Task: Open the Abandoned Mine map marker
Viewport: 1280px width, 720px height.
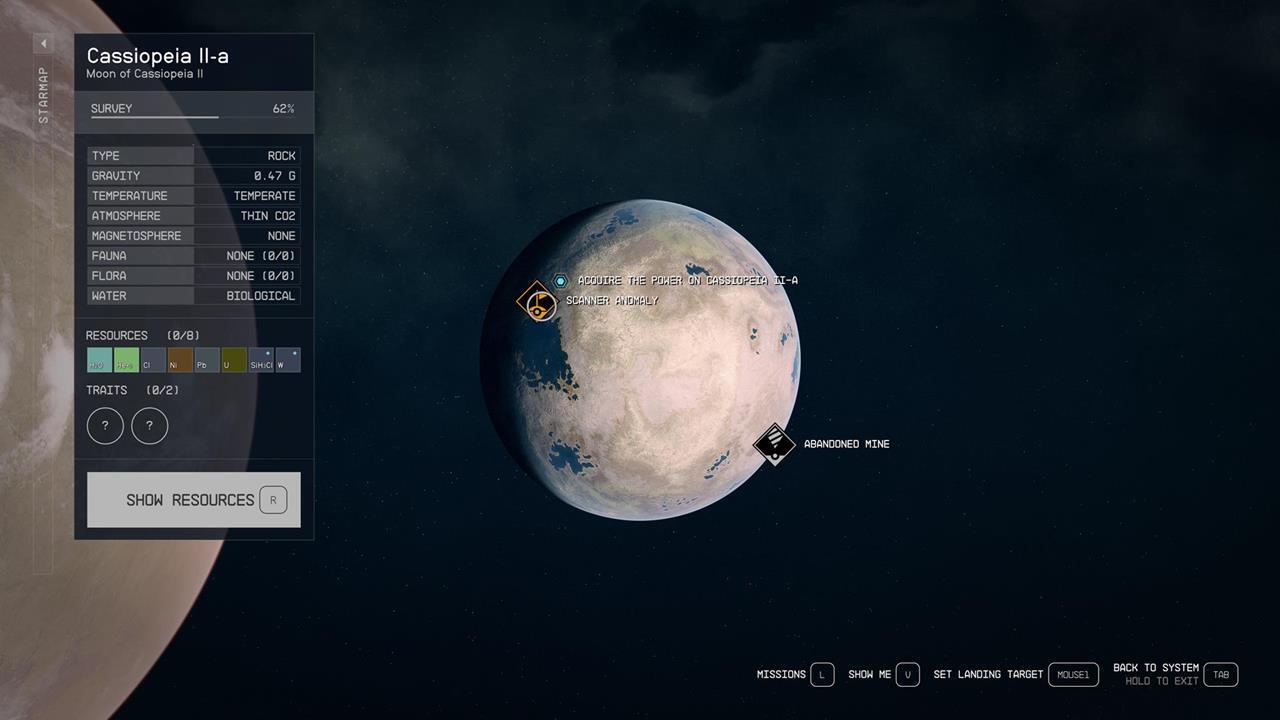Action: coord(775,444)
